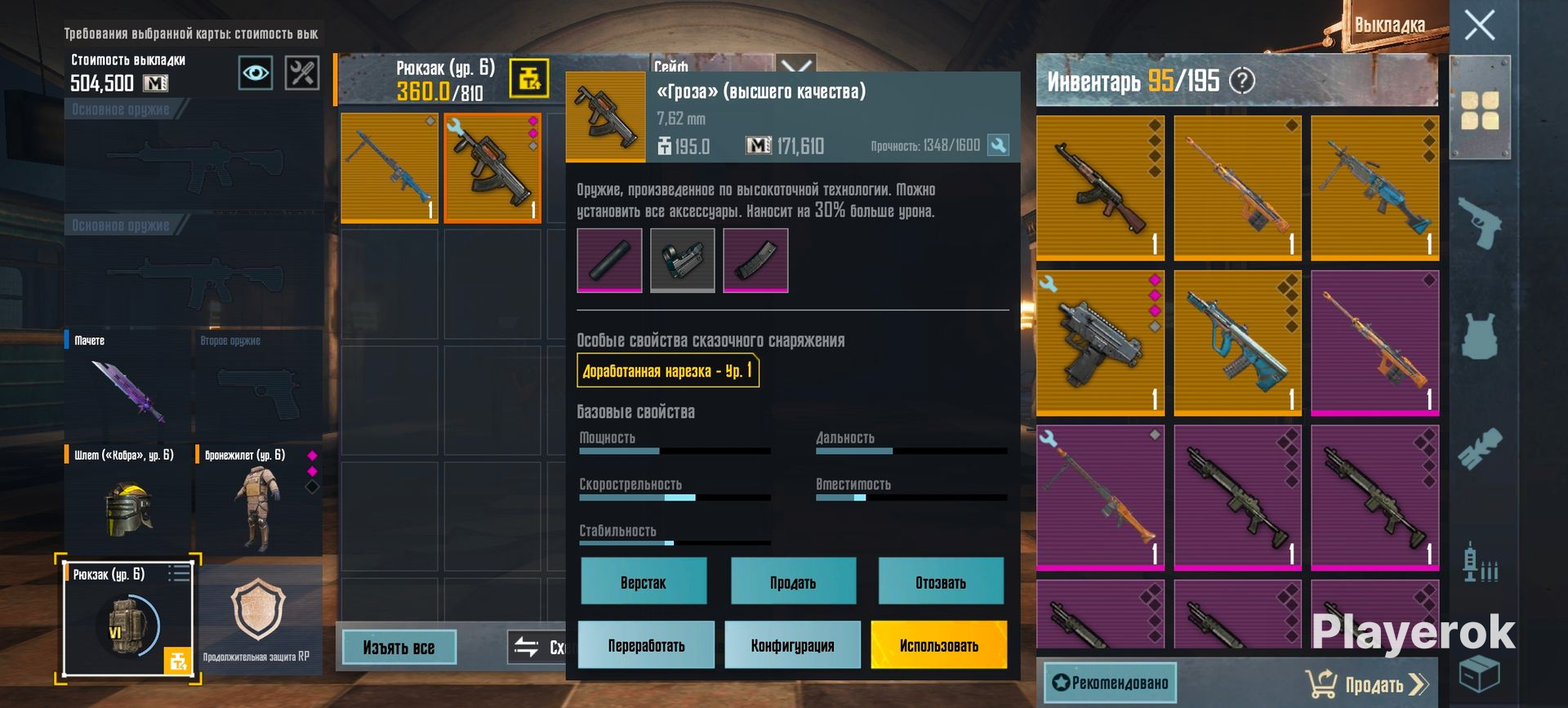
Task: Select the Groza slot in the backpack
Action: (492, 168)
